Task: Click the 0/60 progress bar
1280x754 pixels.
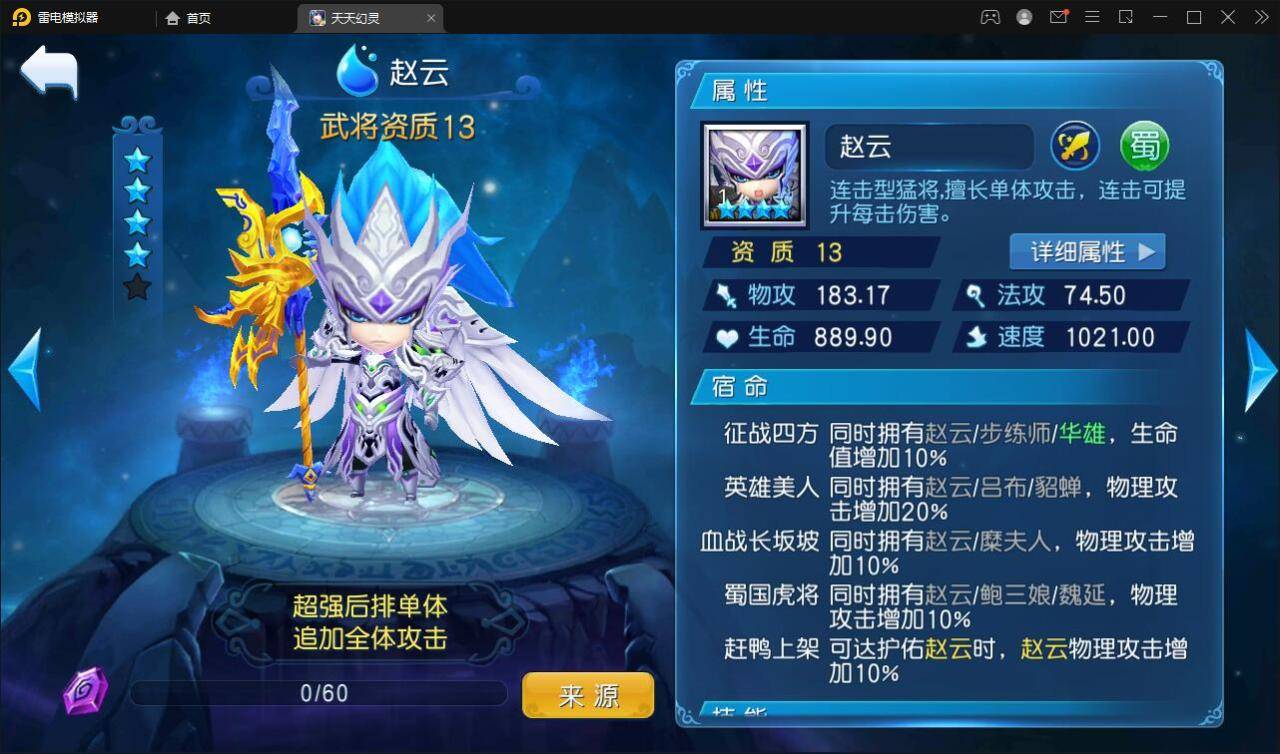Action: coord(318,692)
